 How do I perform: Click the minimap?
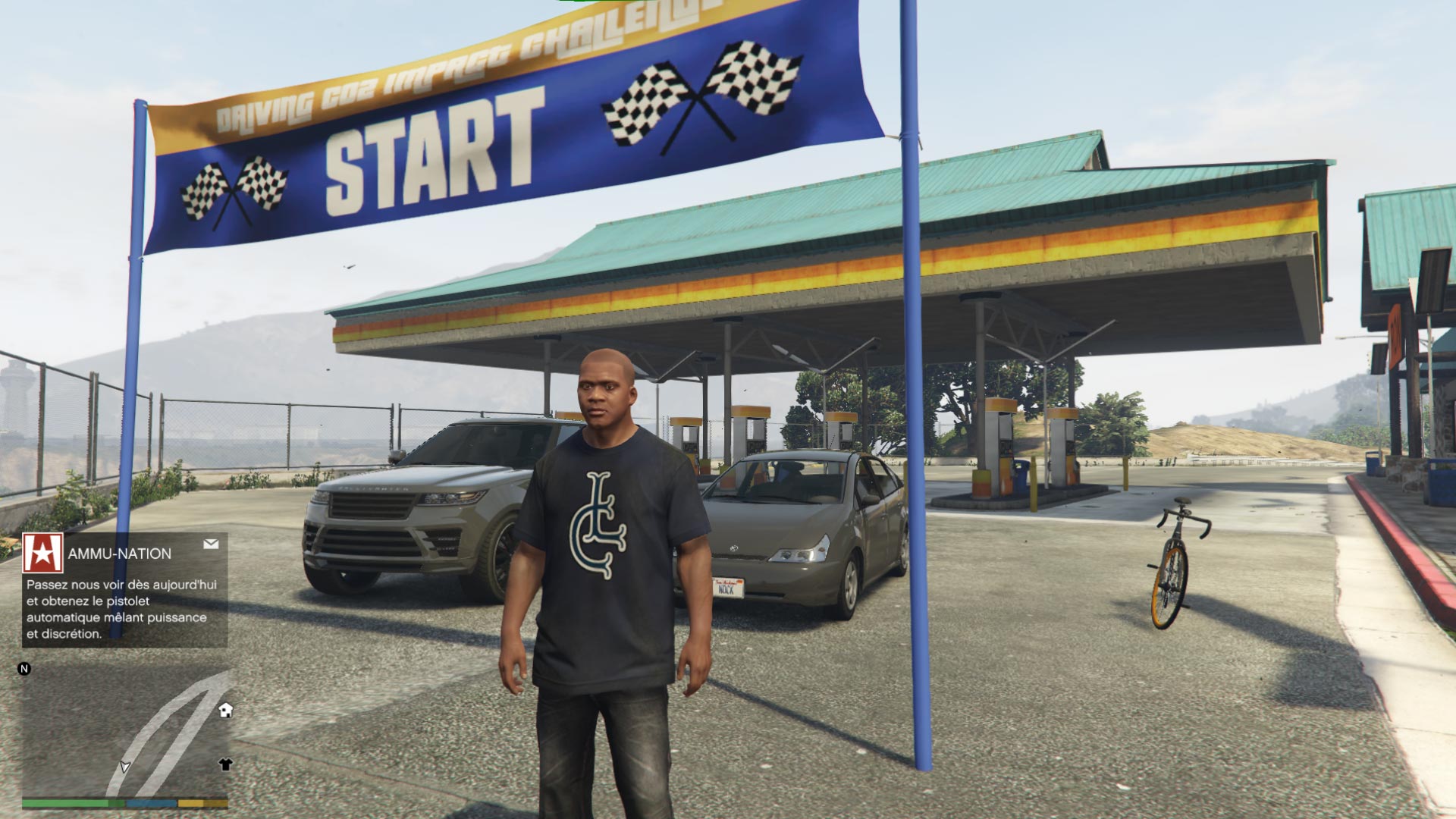coord(125,732)
